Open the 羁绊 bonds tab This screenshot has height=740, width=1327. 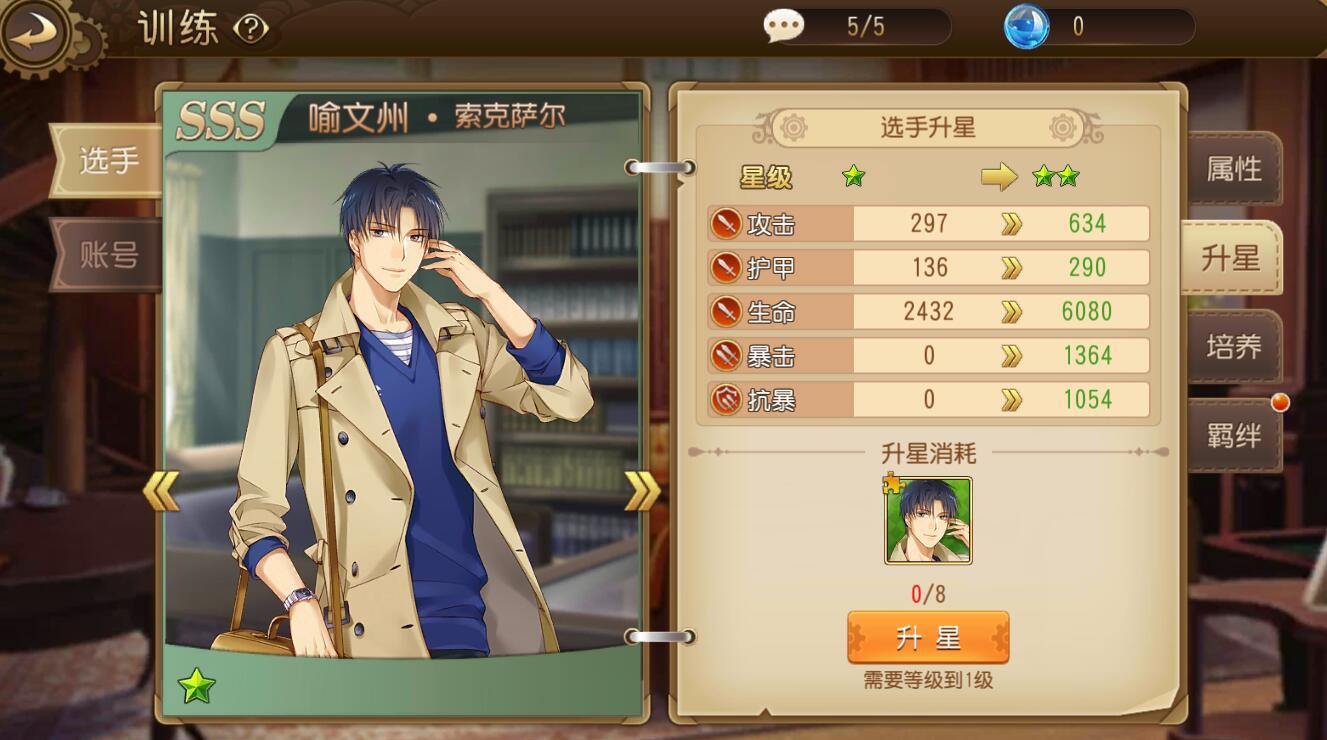pos(1233,435)
